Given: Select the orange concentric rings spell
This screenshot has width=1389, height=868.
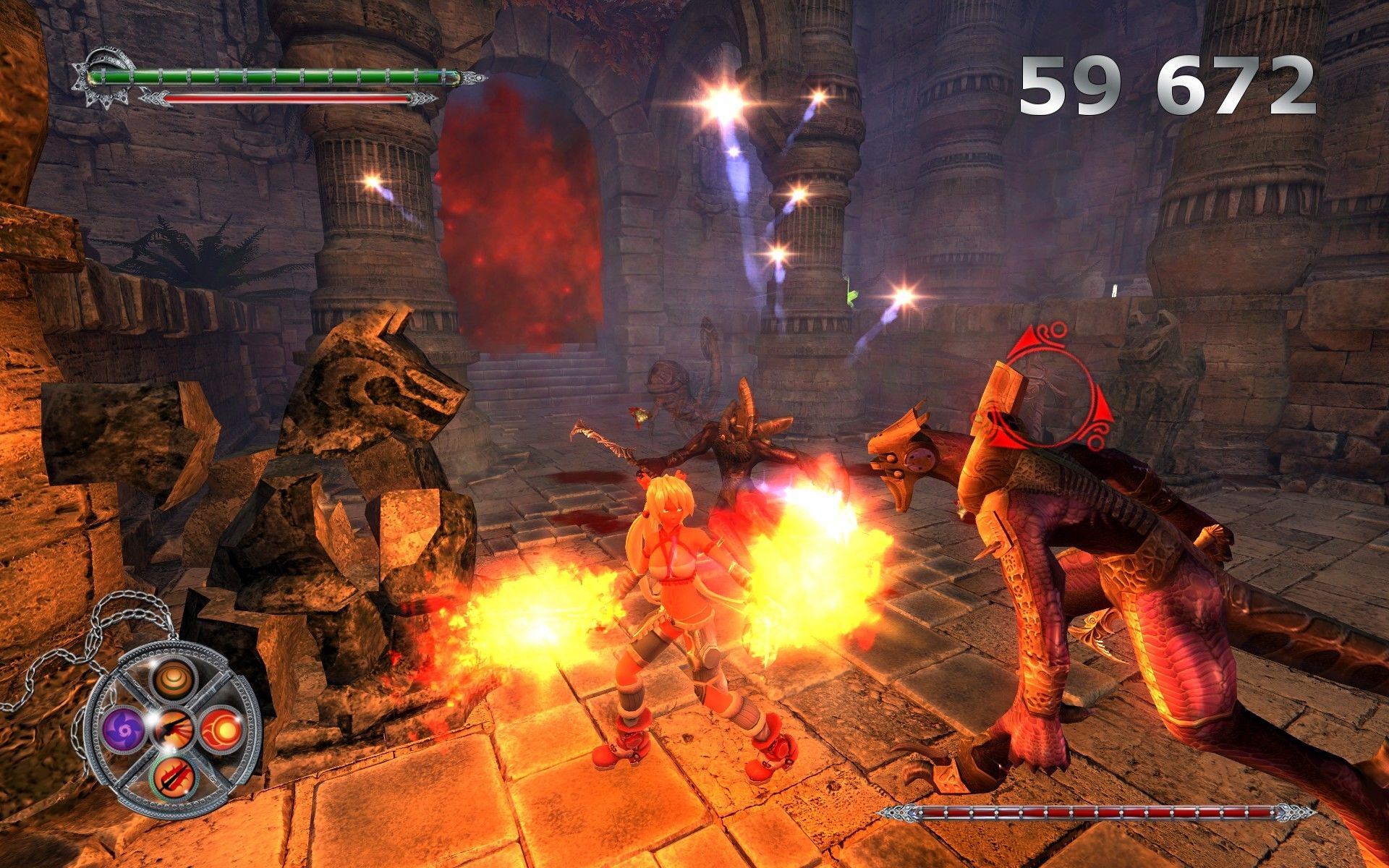Looking at the screenshot, I should pos(172,681).
